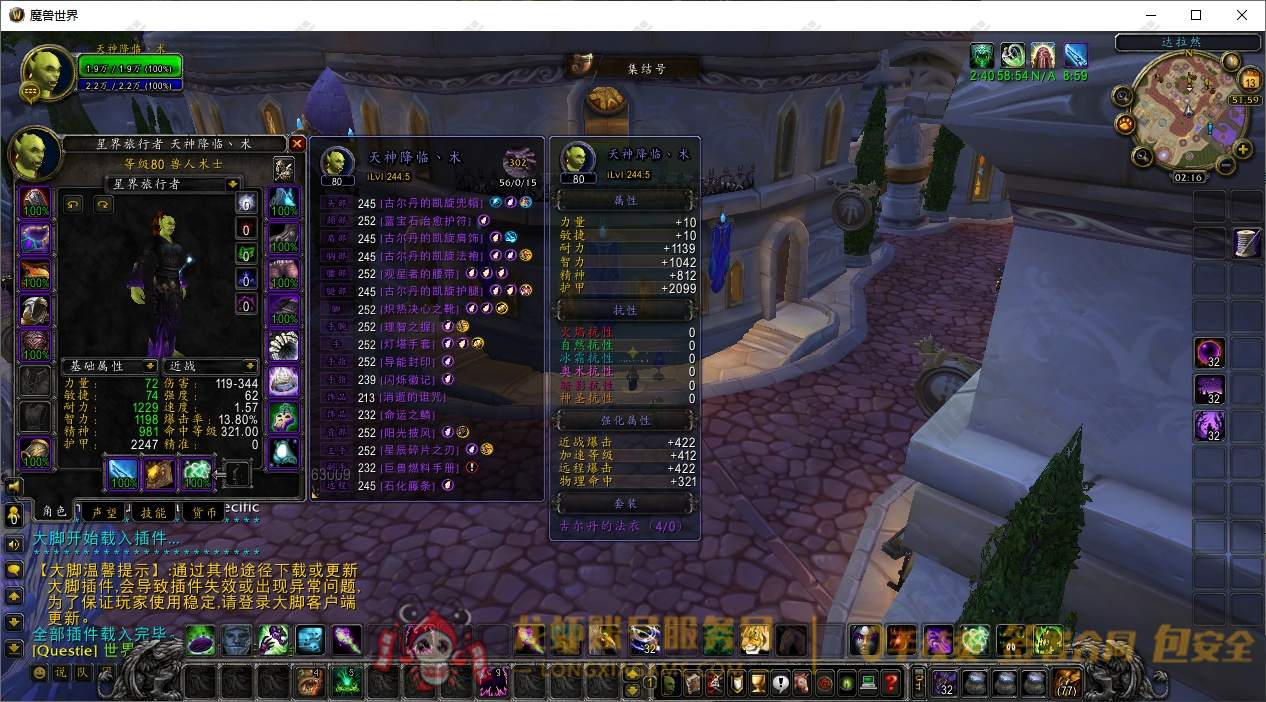Open the 技能 skills tab
The height and width of the screenshot is (702, 1266).
tap(153, 512)
